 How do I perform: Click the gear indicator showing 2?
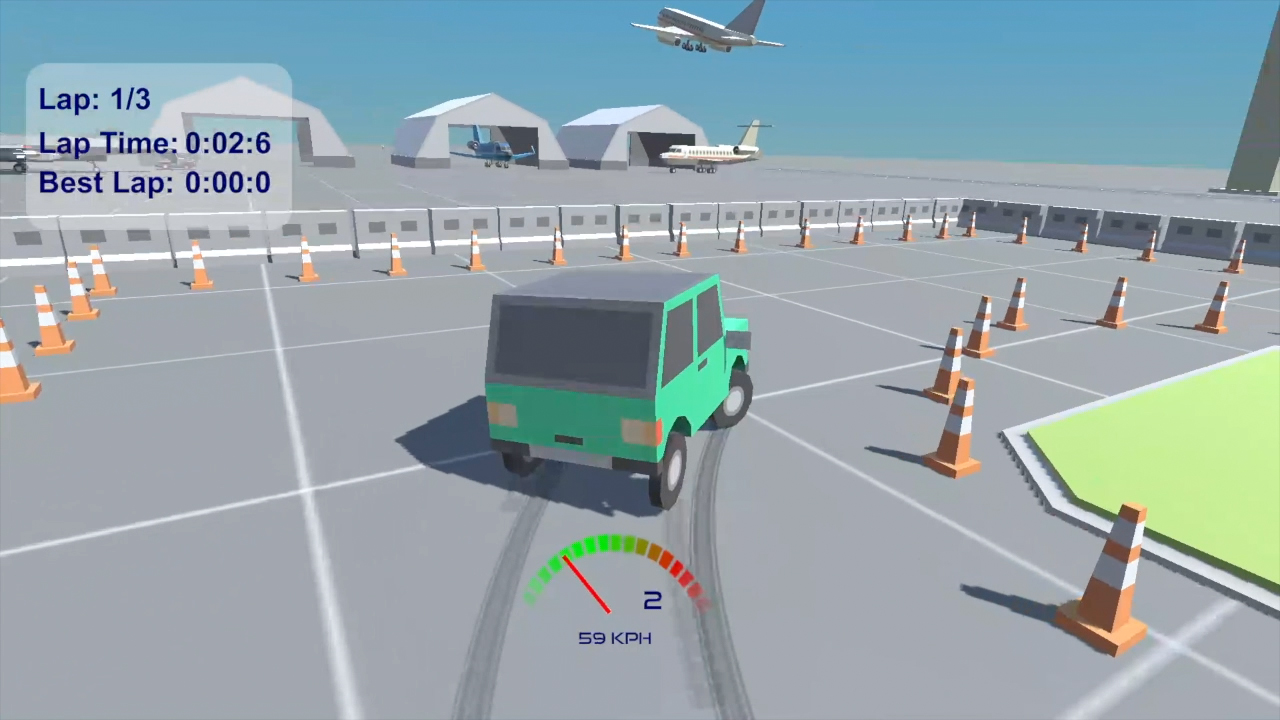(x=651, y=600)
